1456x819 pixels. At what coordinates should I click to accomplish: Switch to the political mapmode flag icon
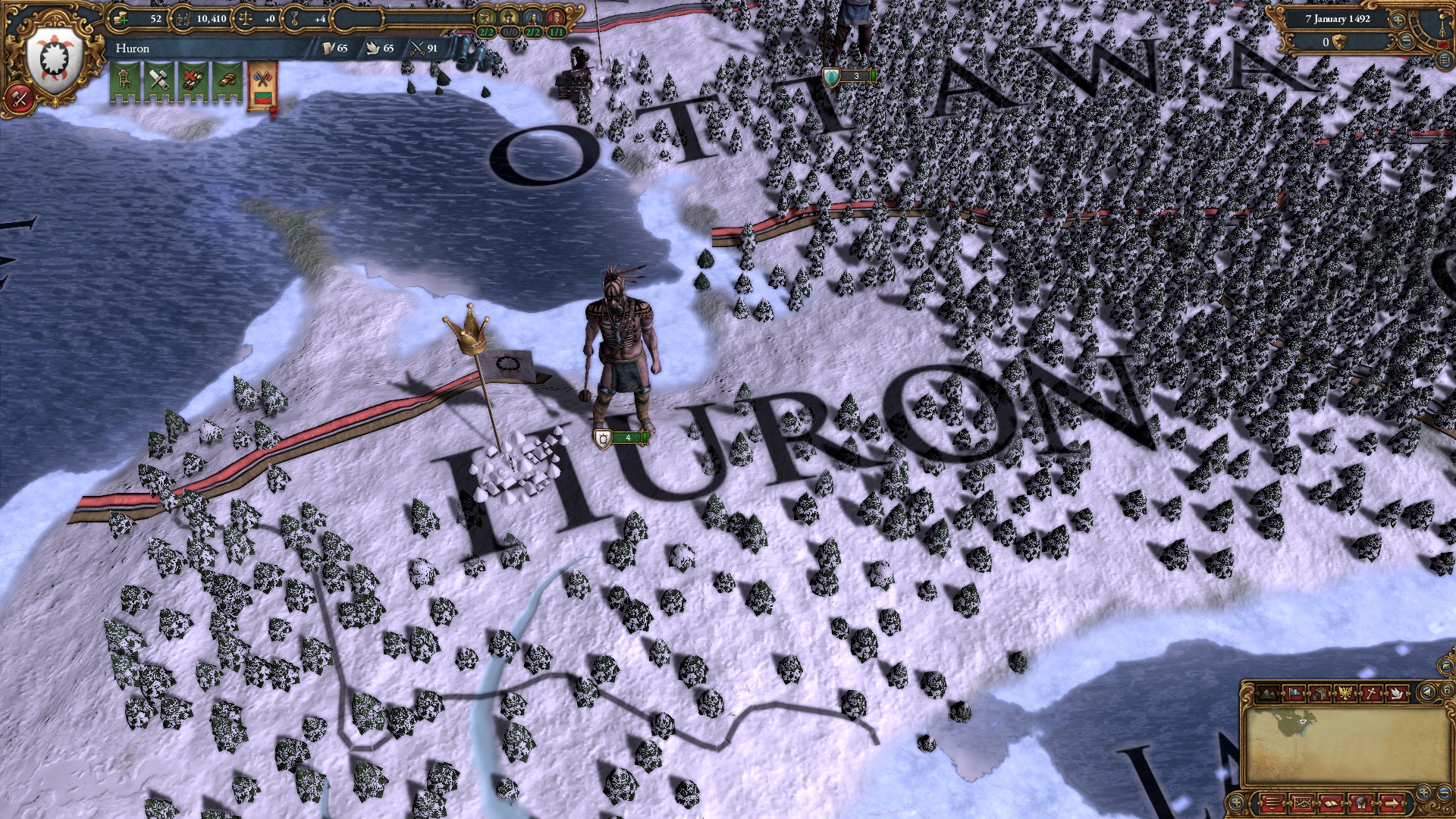tap(1294, 693)
